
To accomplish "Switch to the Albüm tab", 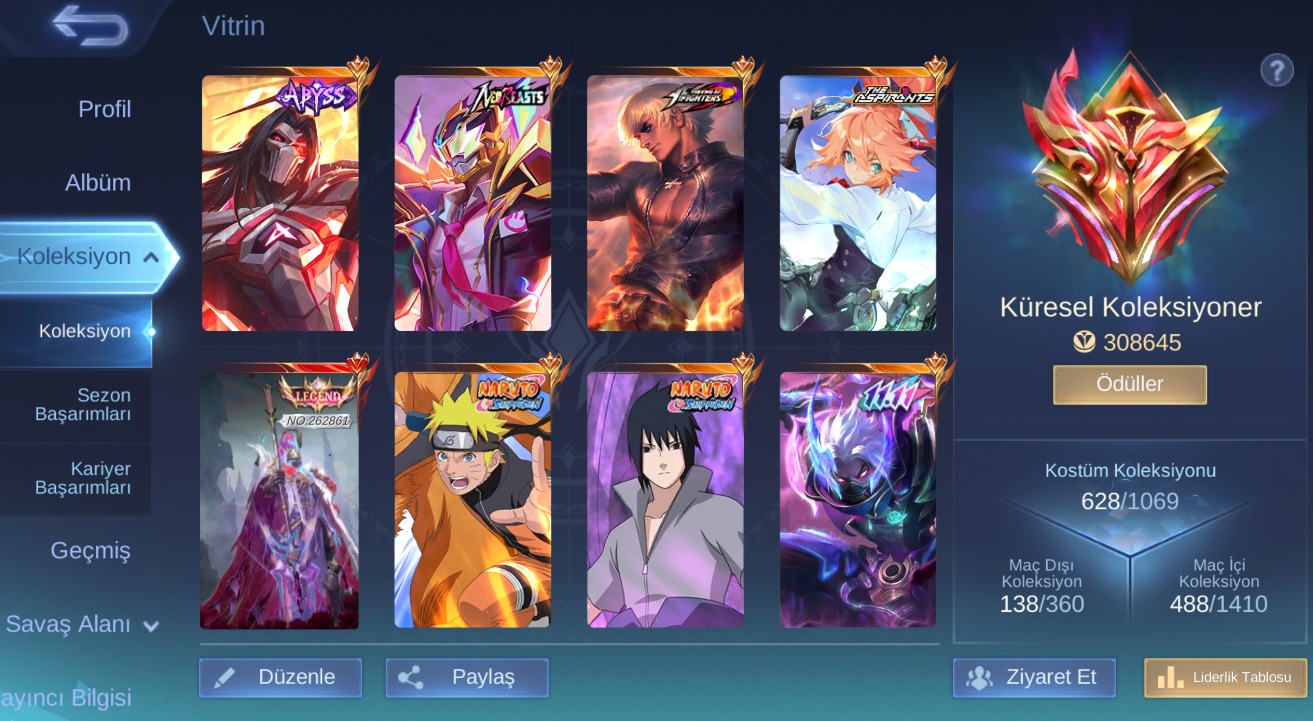I will 97,183.
